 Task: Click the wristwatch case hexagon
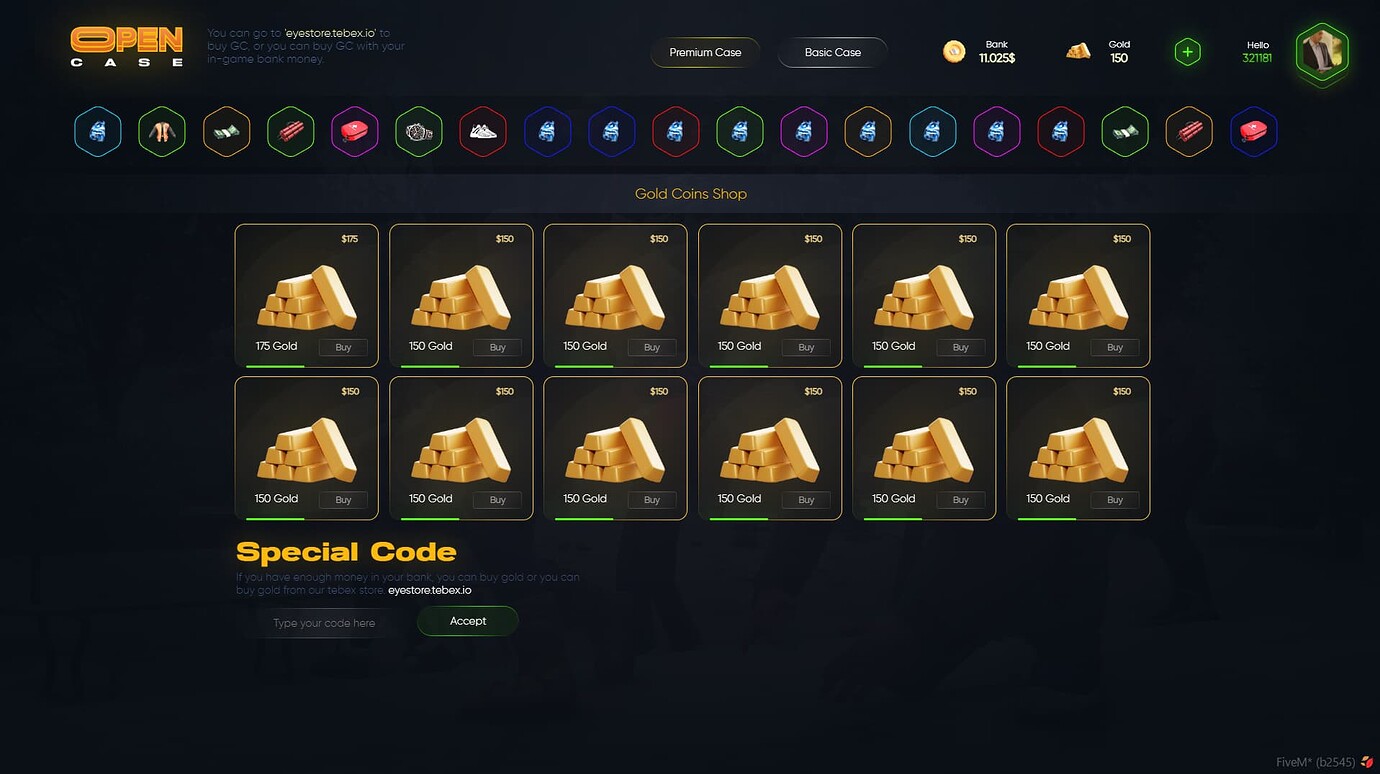pyautogui.click(x=419, y=131)
